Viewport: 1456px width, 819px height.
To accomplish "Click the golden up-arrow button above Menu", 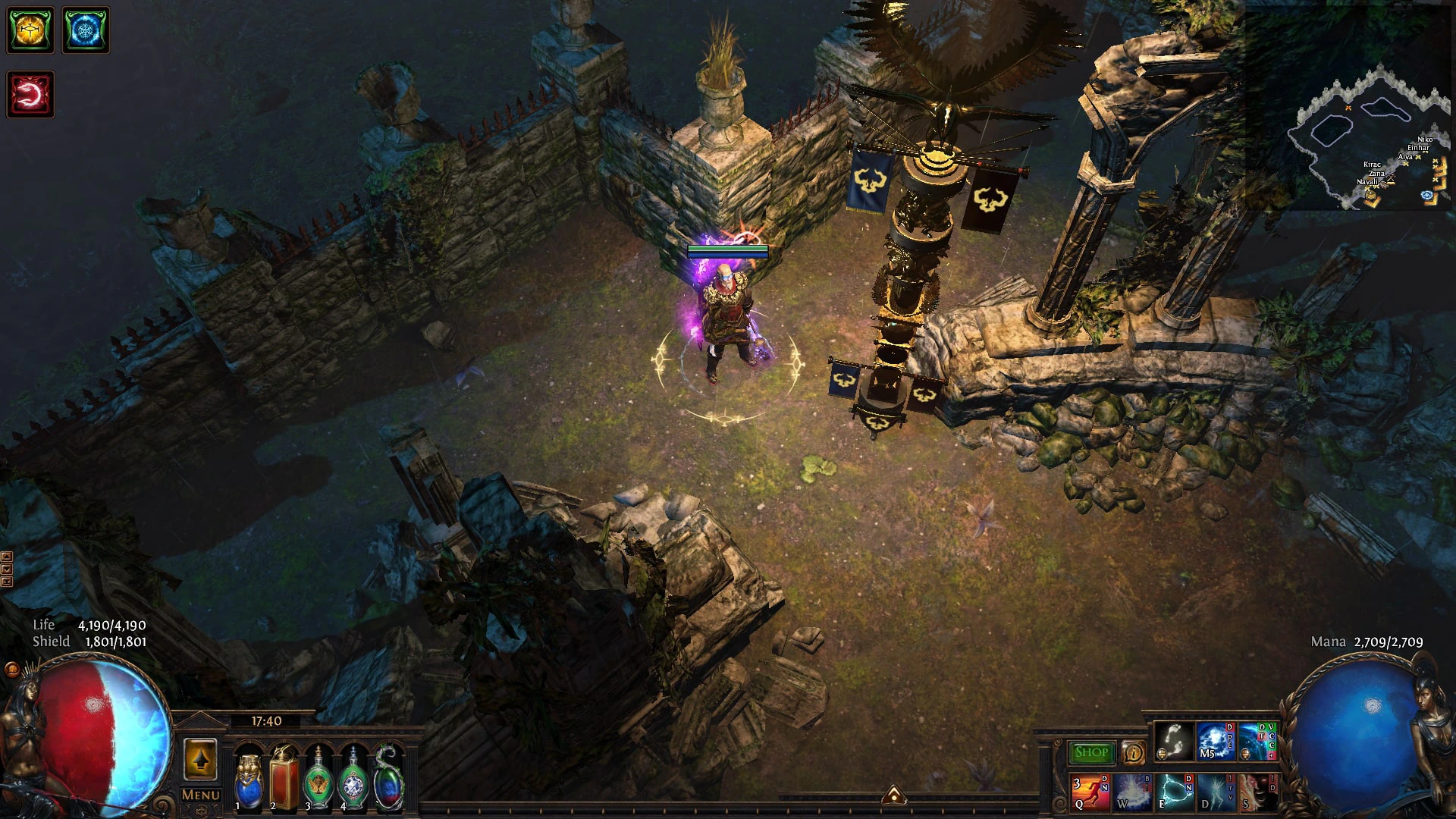I will (201, 759).
